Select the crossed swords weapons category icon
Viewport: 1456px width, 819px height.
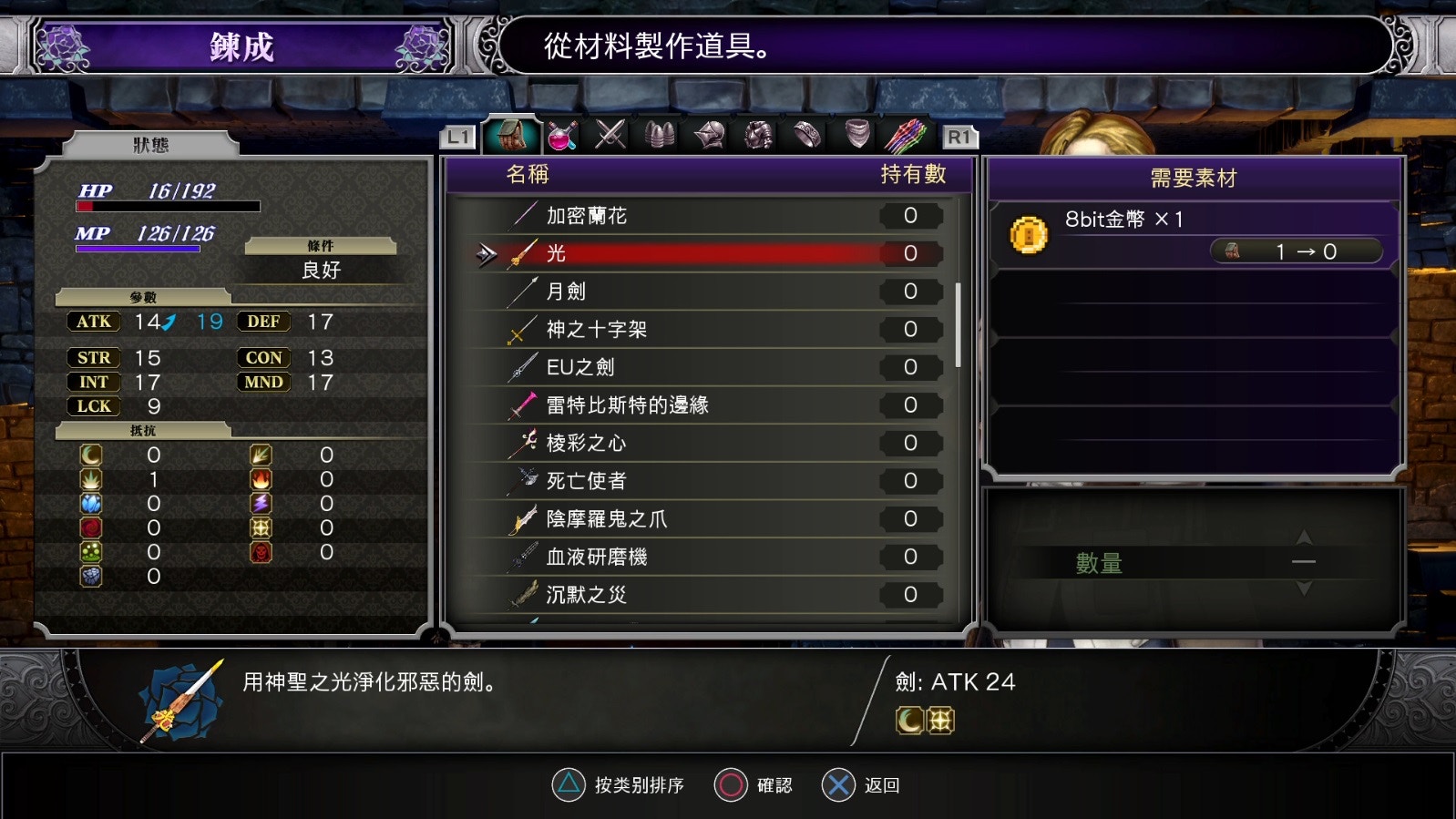click(x=609, y=137)
